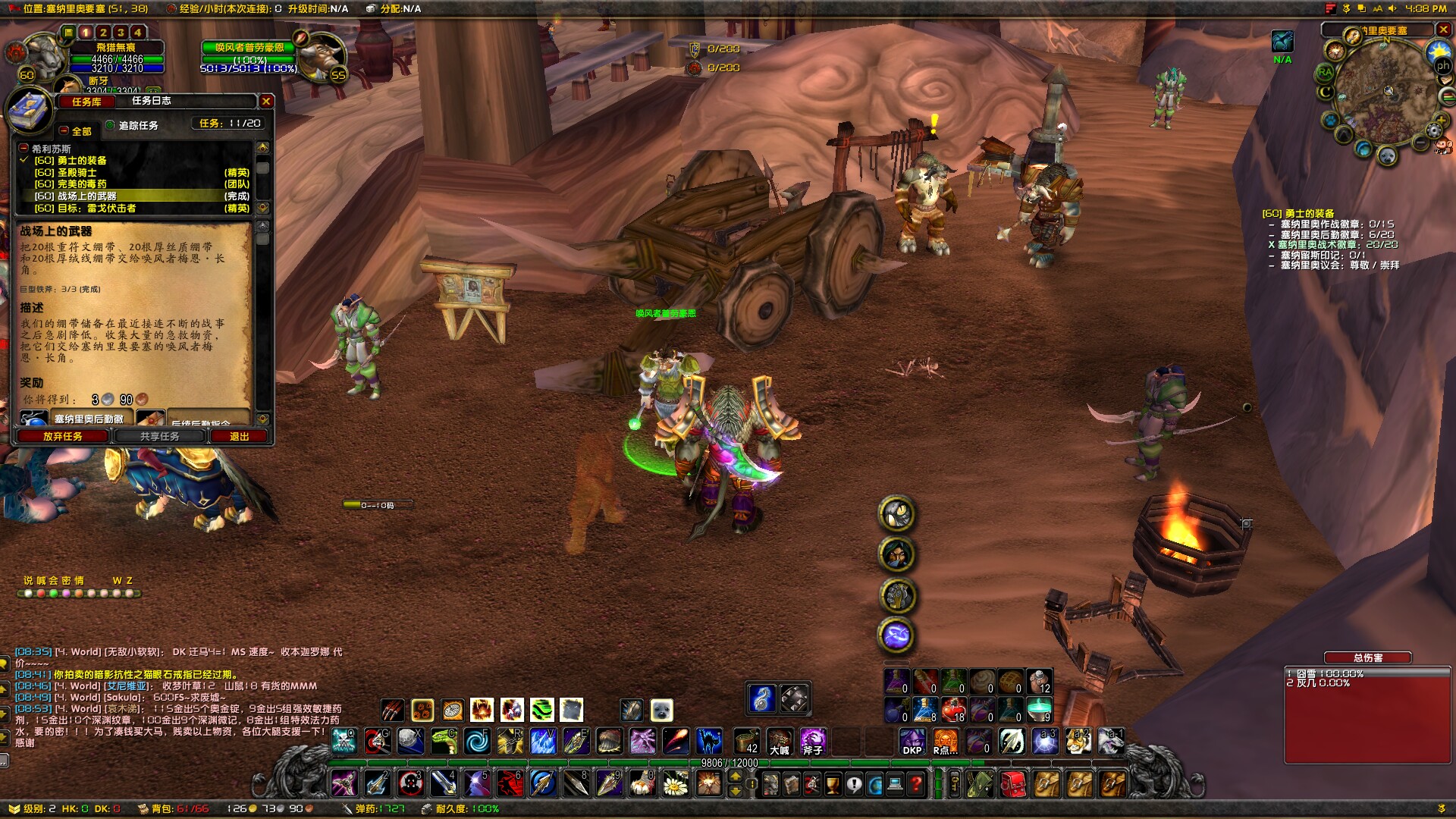Switch to the 任务库 tab
Image resolution: width=1456 pixels, height=819 pixels.
click(86, 102)
